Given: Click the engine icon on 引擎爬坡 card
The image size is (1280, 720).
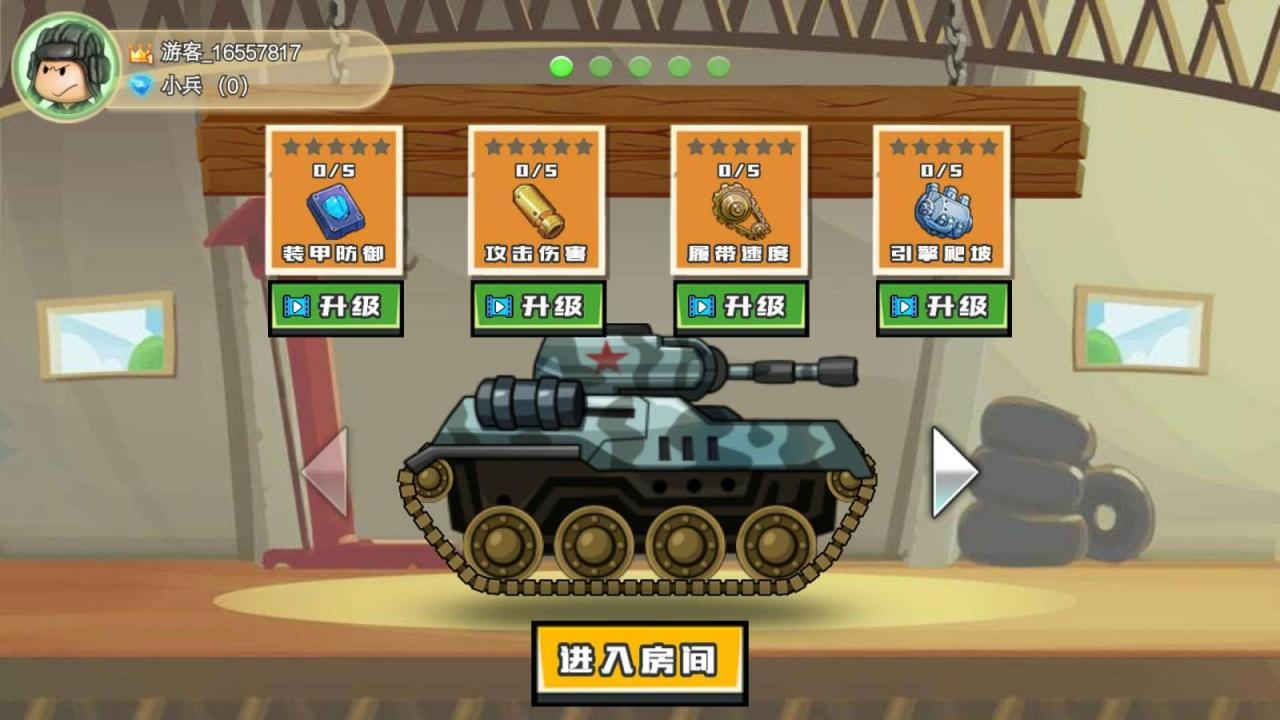Looking at the screenshot, I should 942,212.
